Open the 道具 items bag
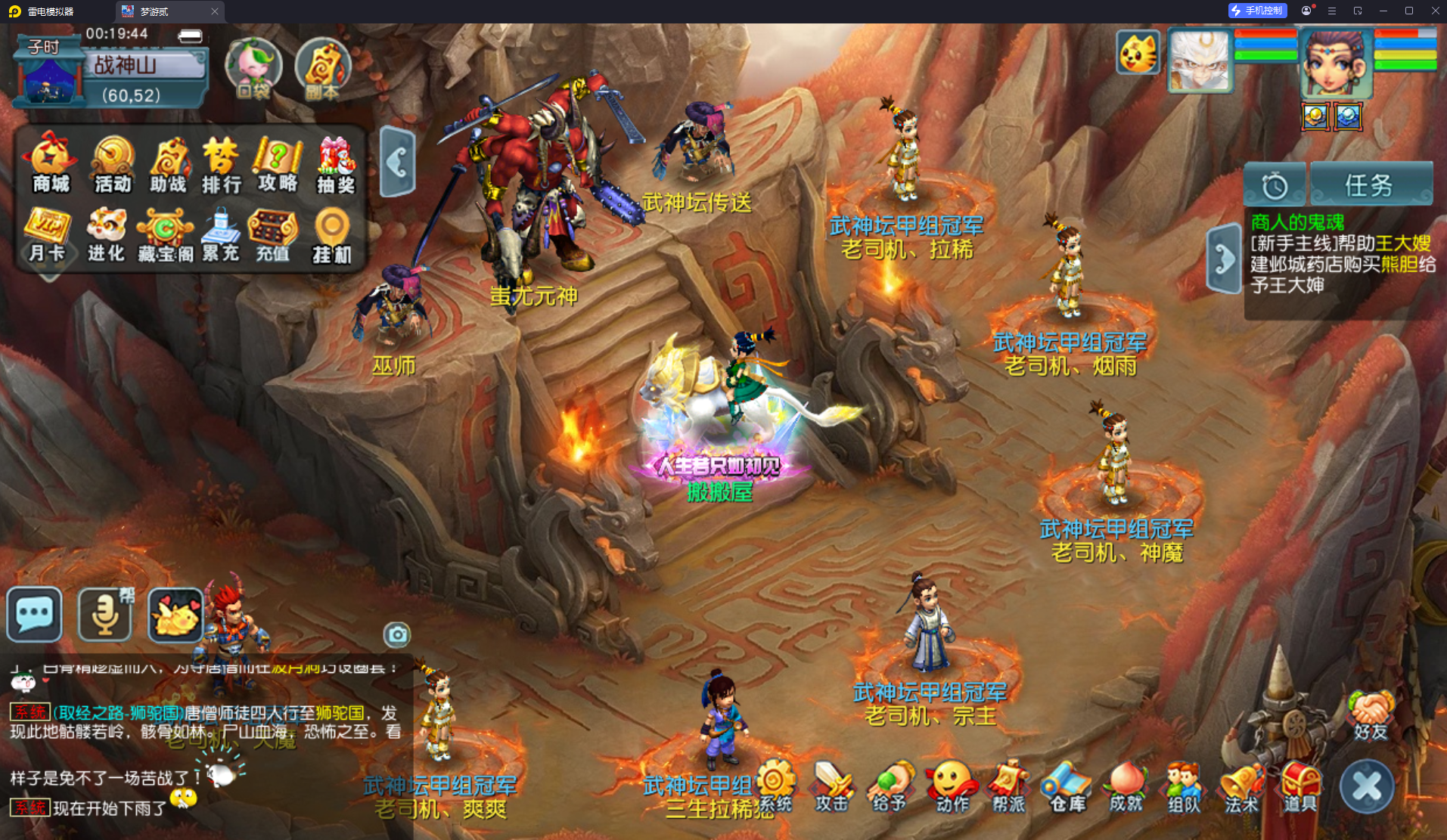 pos(1300,788)
